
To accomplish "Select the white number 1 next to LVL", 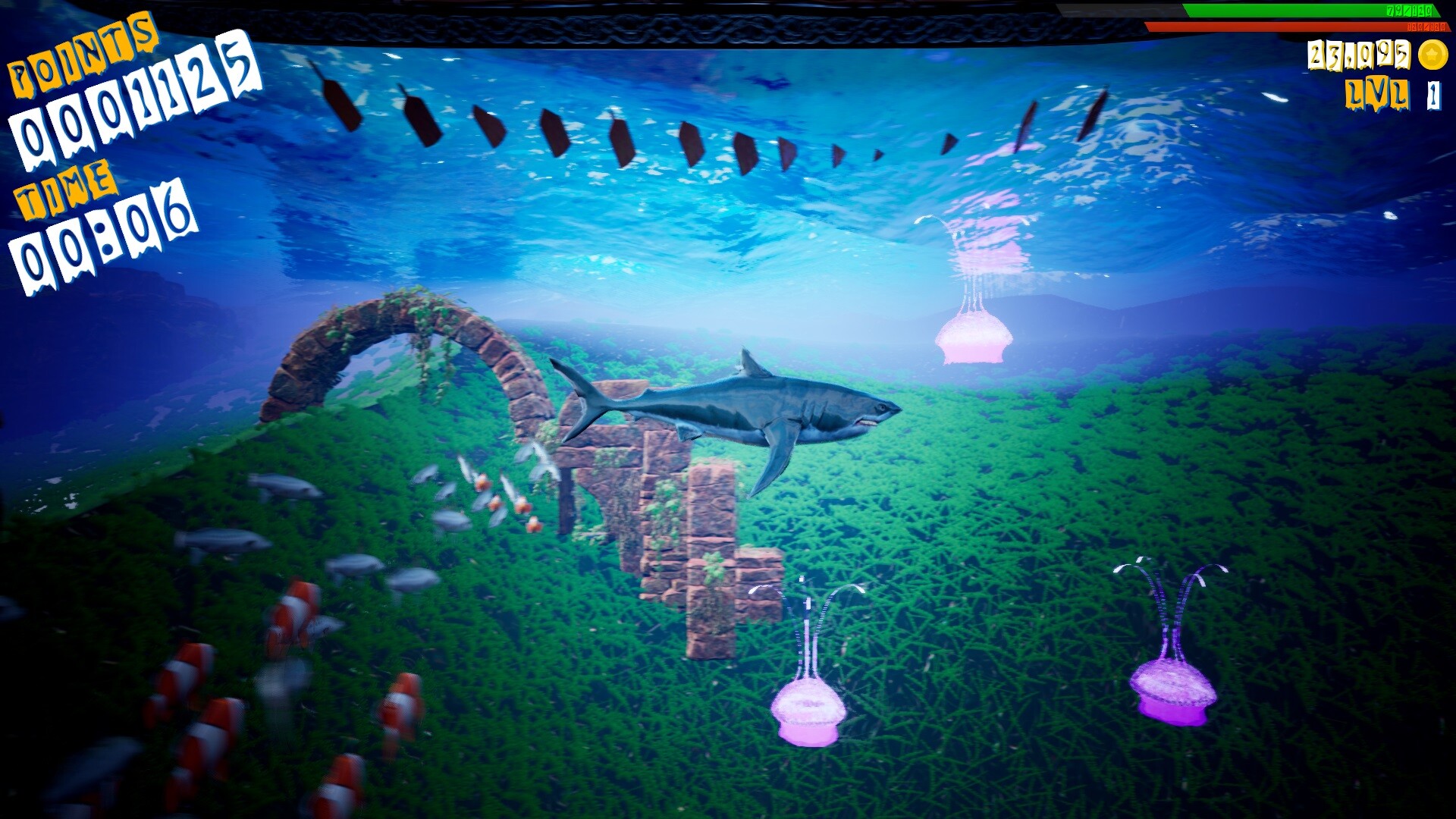I will [x=1434, y=96].
